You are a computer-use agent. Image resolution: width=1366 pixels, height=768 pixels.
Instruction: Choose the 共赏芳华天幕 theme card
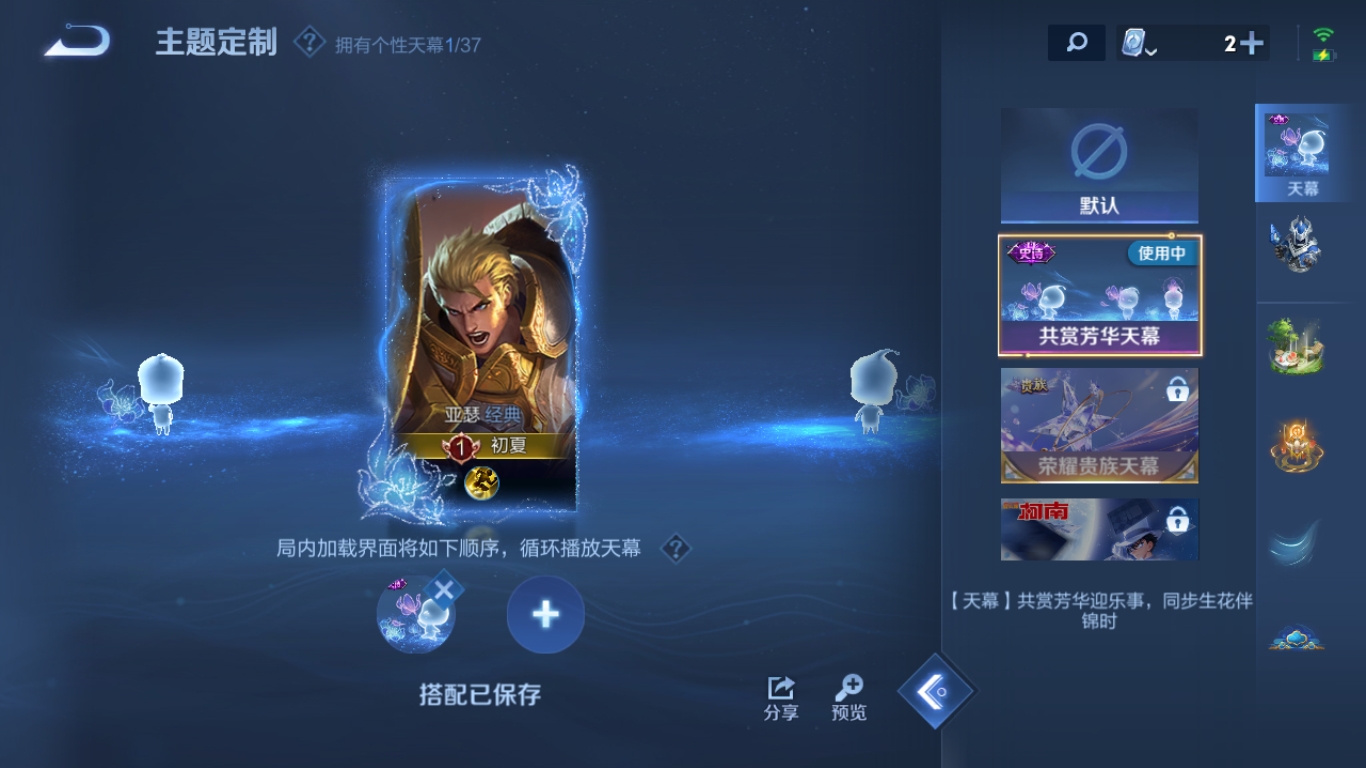1099,296
